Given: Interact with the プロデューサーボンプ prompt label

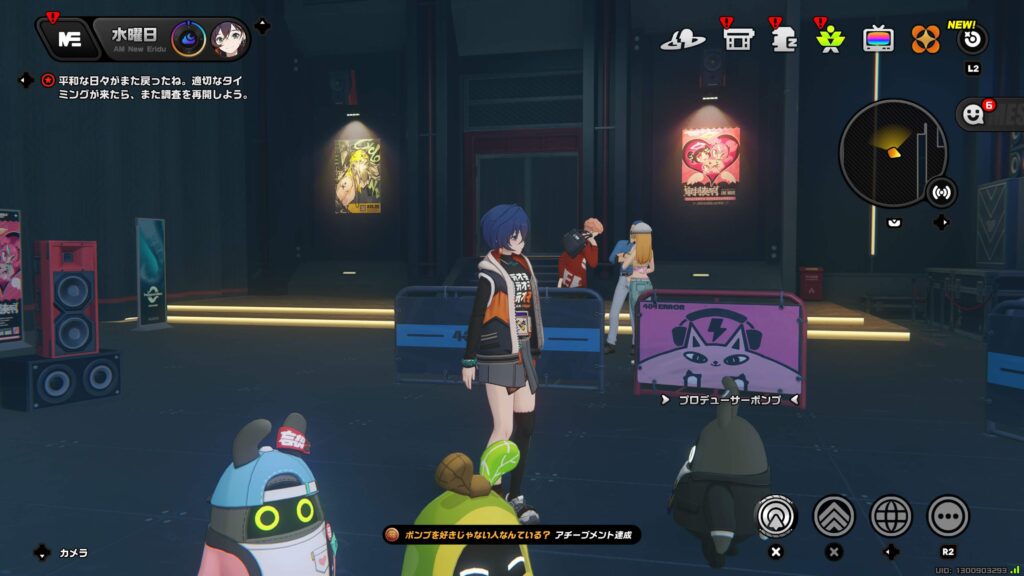Looking at the screenshot, I should (x=729, y=399).
